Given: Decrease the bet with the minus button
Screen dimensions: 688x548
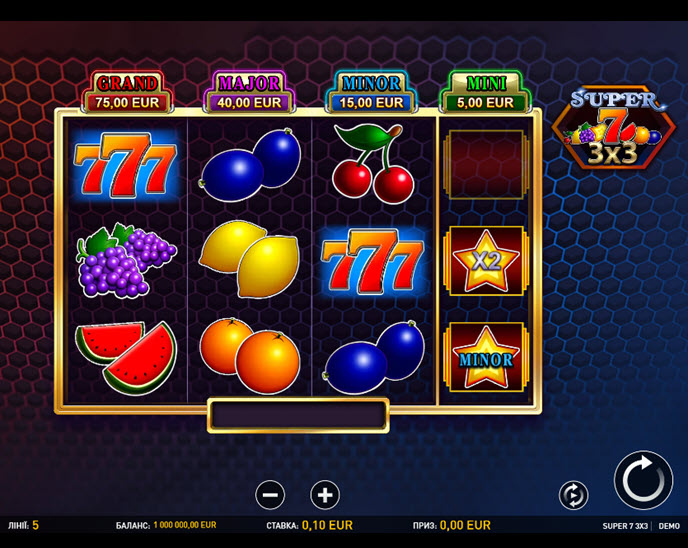Looking at the screenshot, I should [x=270, y=494].
